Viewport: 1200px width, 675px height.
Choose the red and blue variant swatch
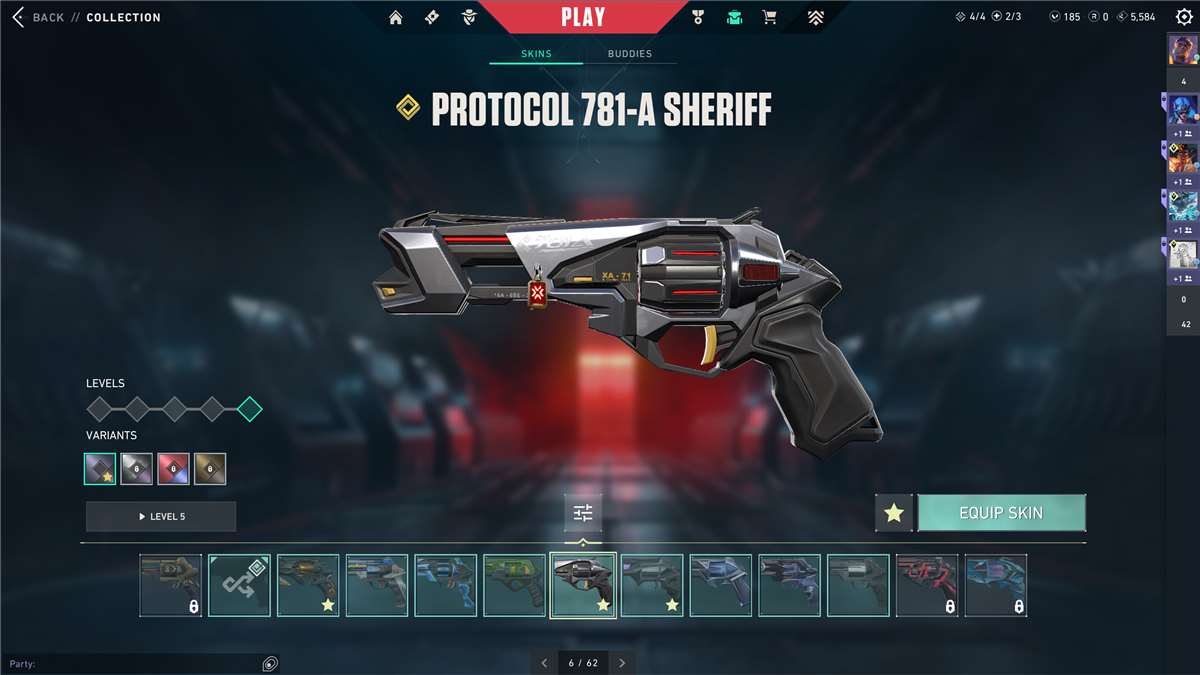173,469
